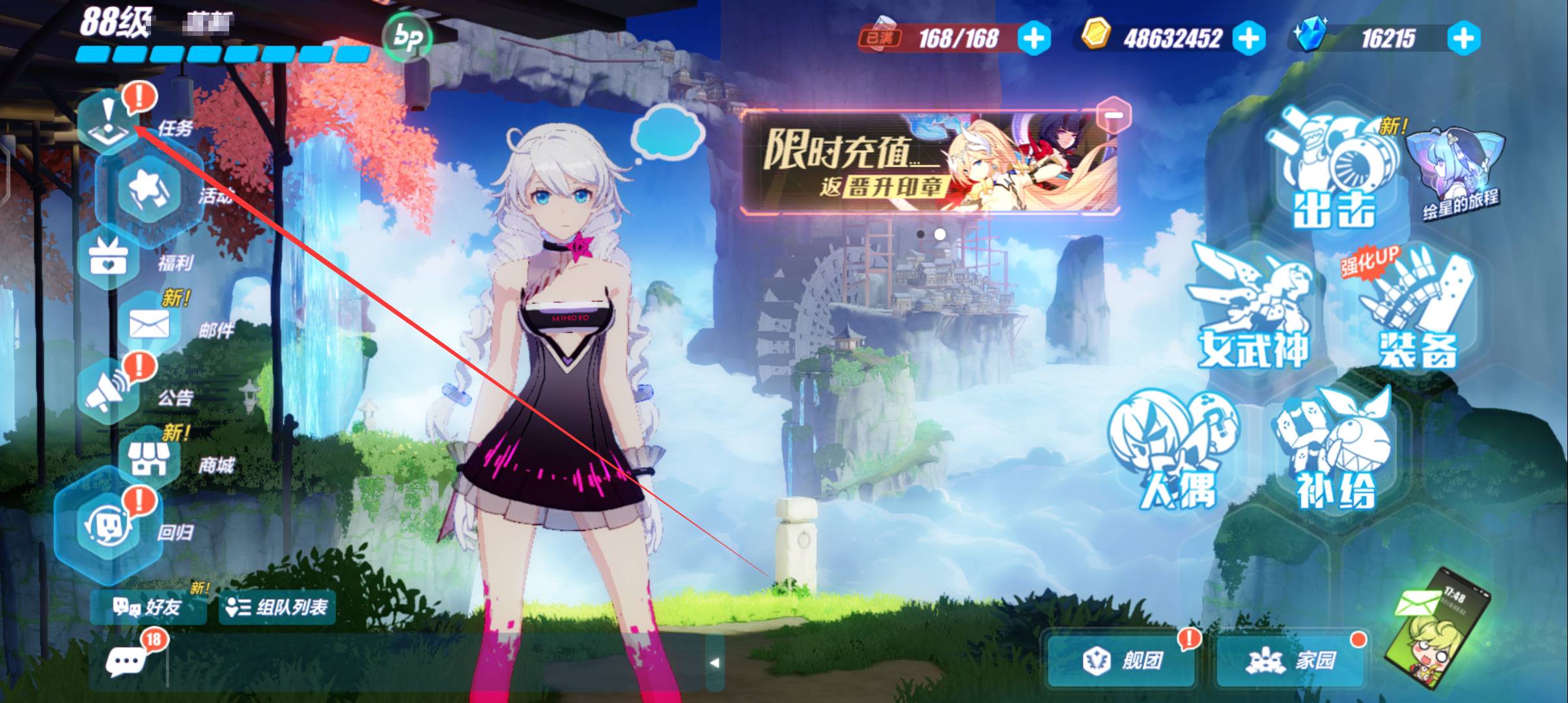Open the 活动 events star icon

[x=149, y=189]
